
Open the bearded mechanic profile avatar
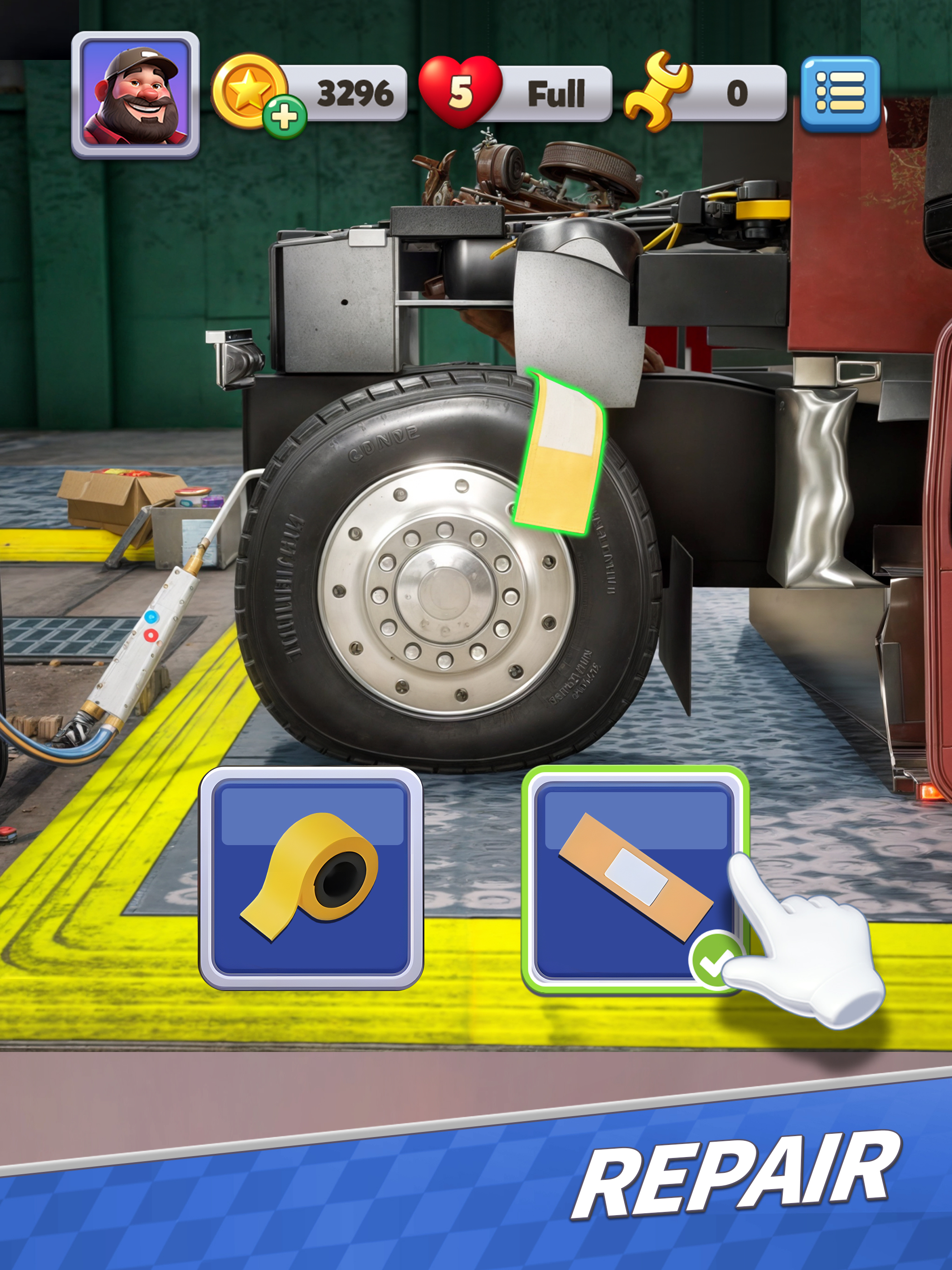(136, 95)
